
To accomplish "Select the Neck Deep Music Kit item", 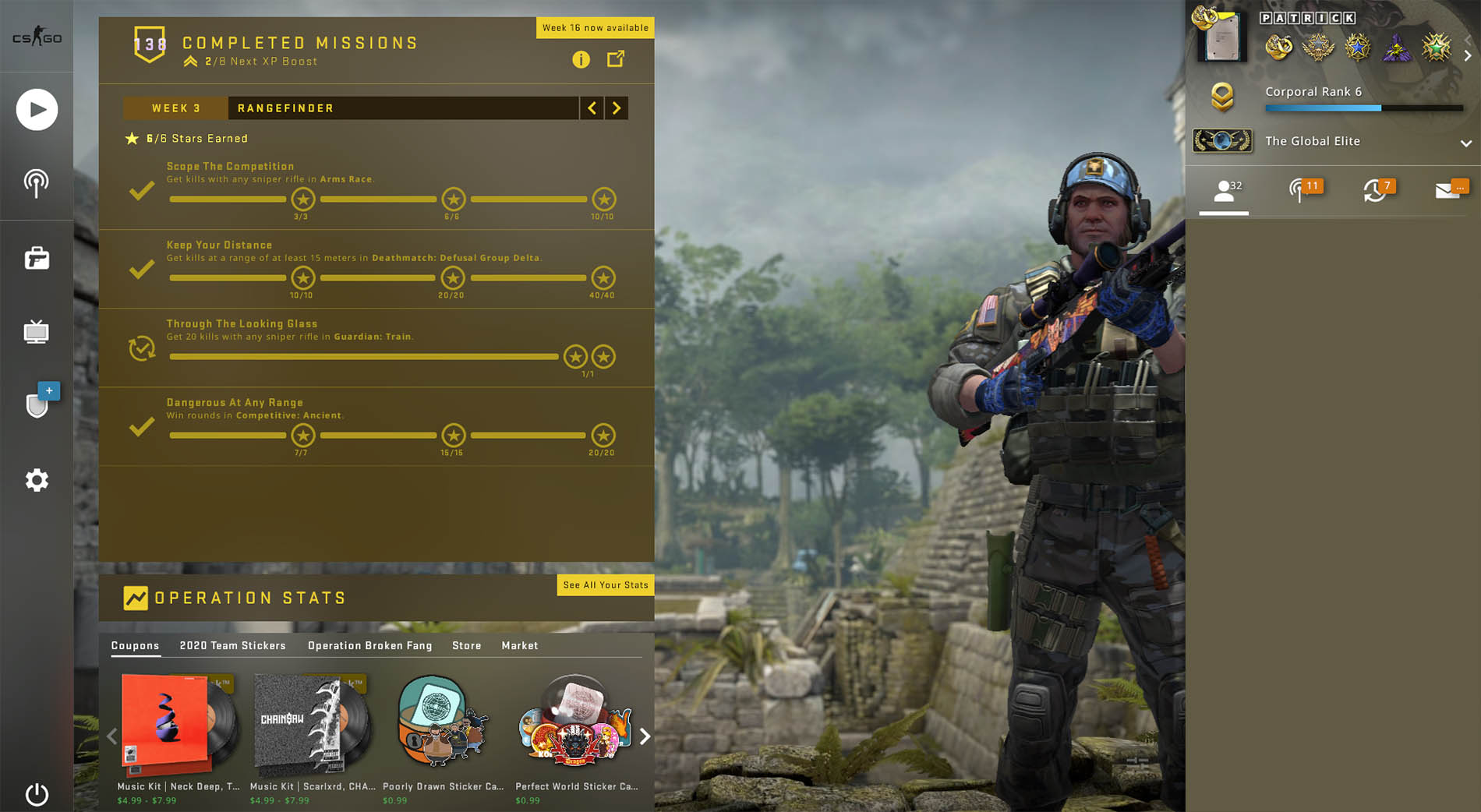I will [x=178, y=729].
